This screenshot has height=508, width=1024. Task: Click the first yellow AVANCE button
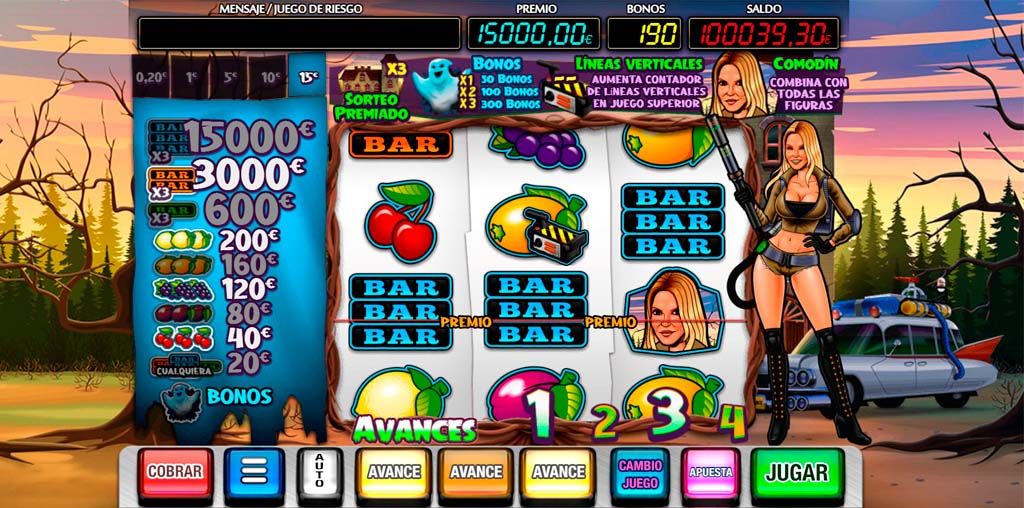pyautogui.click(x=393, y=472)
